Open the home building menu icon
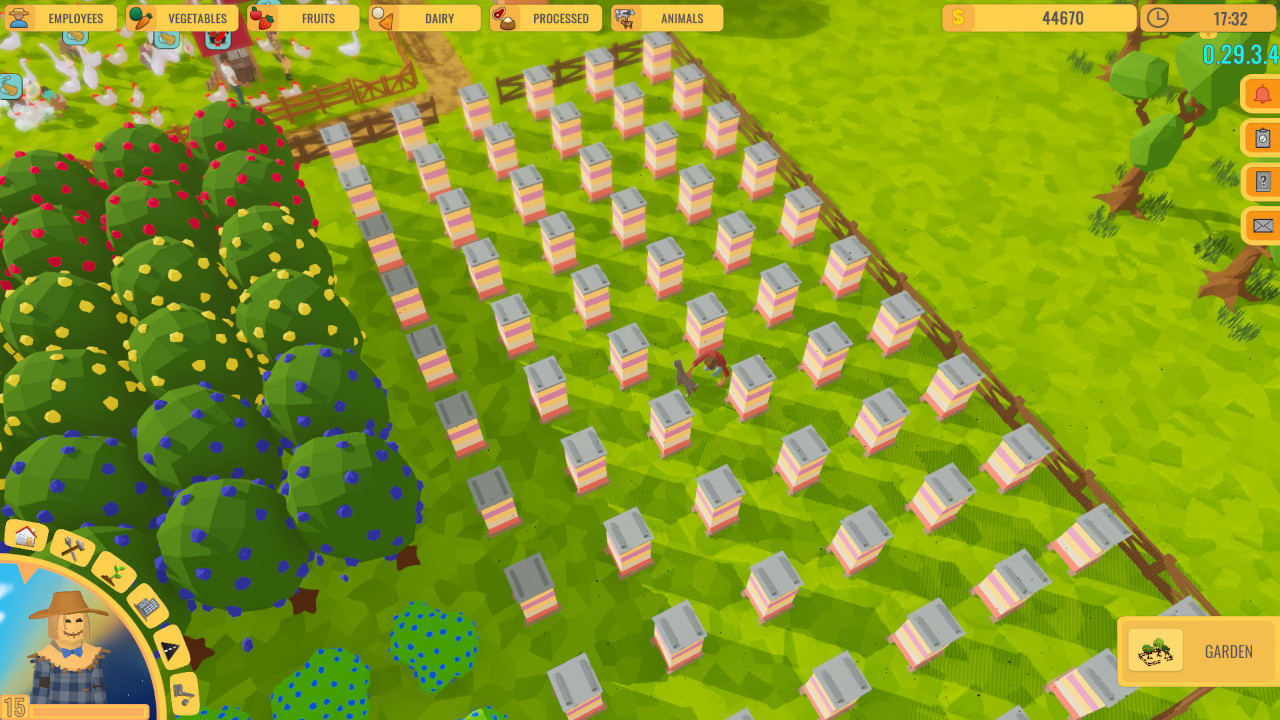Viewport: 1280px width, 720px height. 24,536
